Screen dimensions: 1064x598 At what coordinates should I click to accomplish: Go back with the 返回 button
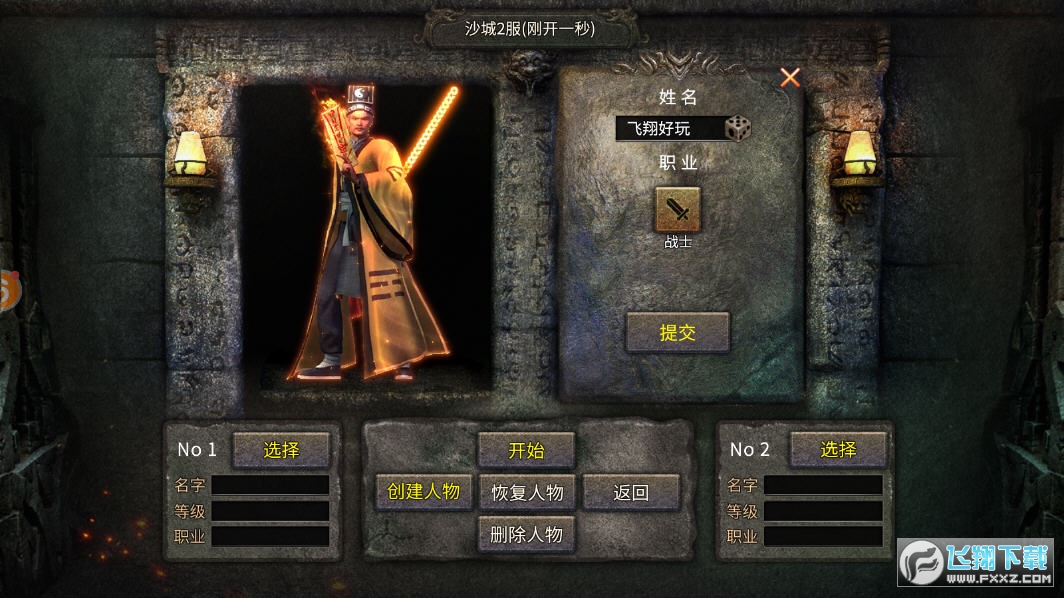click(x=631, y=492)
